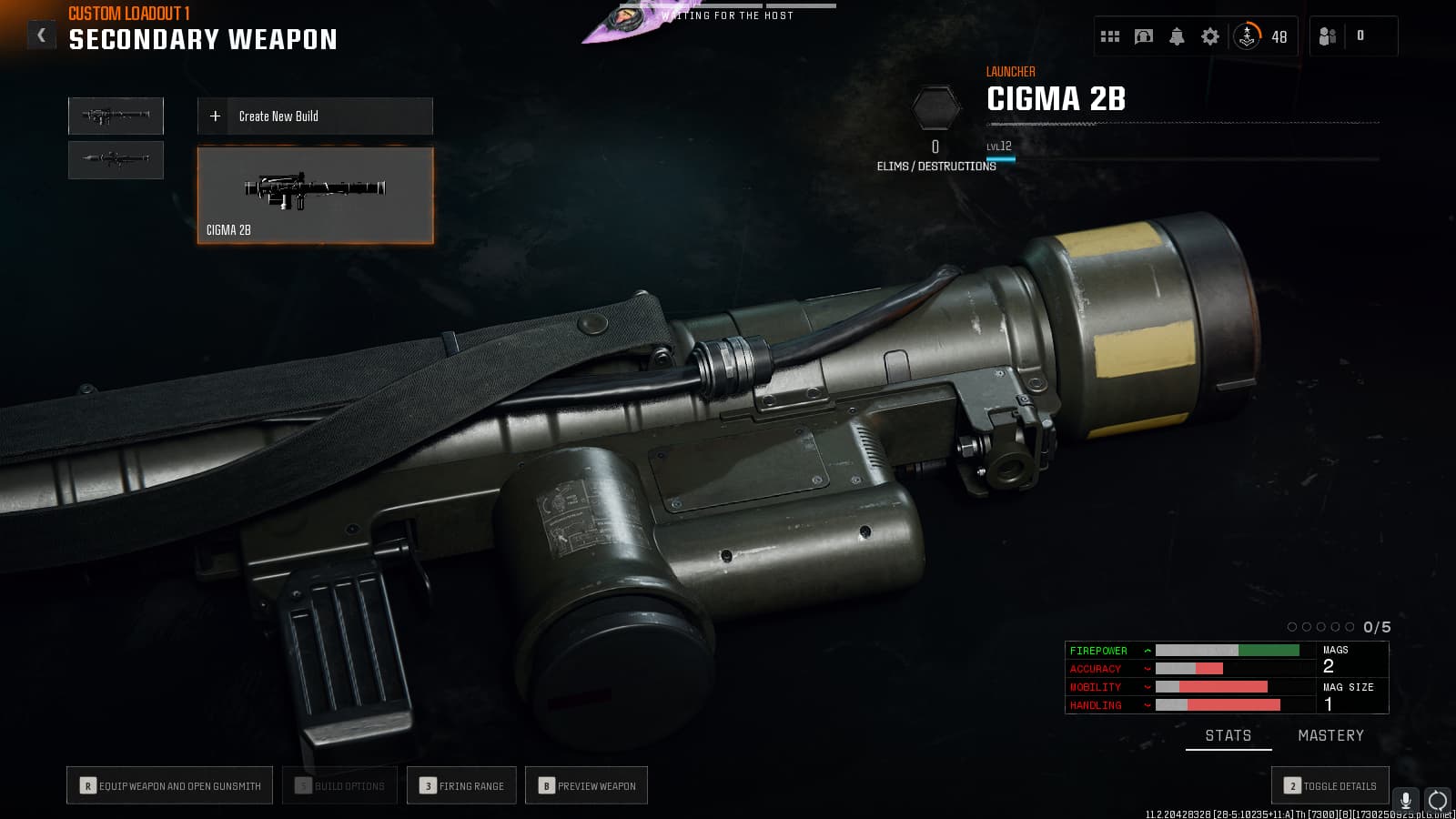Open the Firing Range
The width and height of the screenshot is (1456, 819).
coord(462,786)
